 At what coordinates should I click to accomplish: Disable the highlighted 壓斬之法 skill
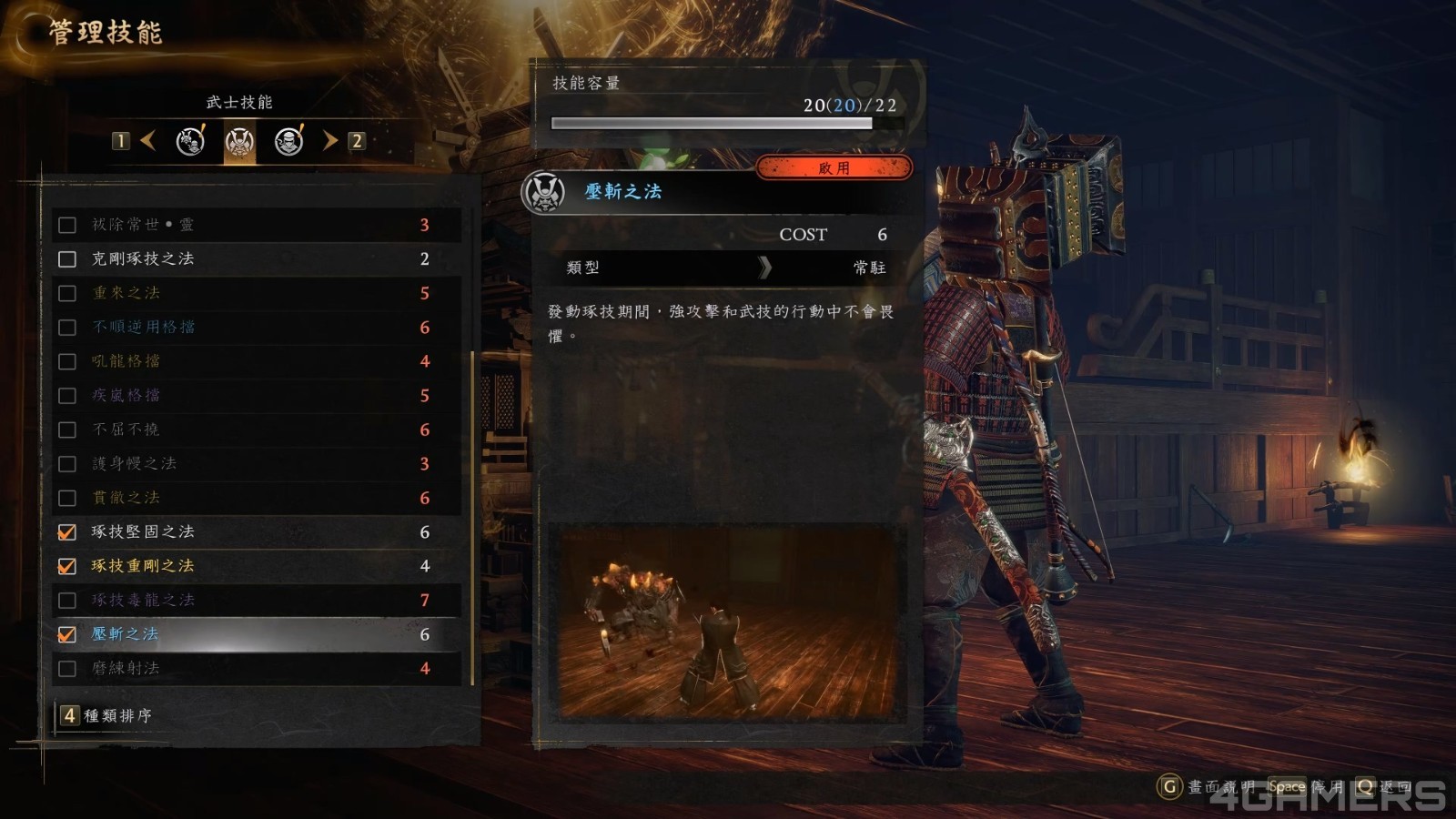(67, 634)
